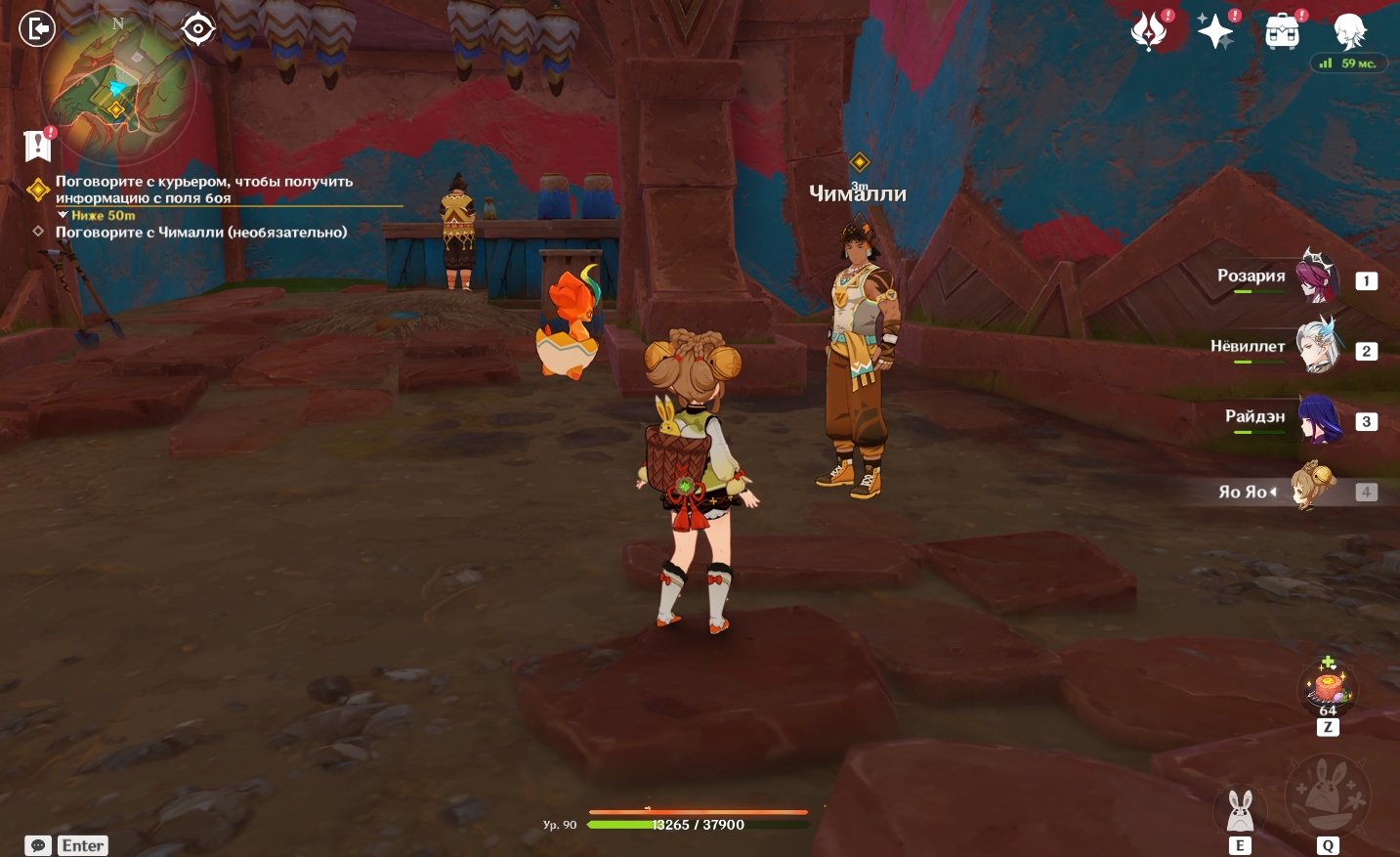Use the food gadget with 64 count
This screenshot has height=857, width=1400.
tap(1327, 687)
